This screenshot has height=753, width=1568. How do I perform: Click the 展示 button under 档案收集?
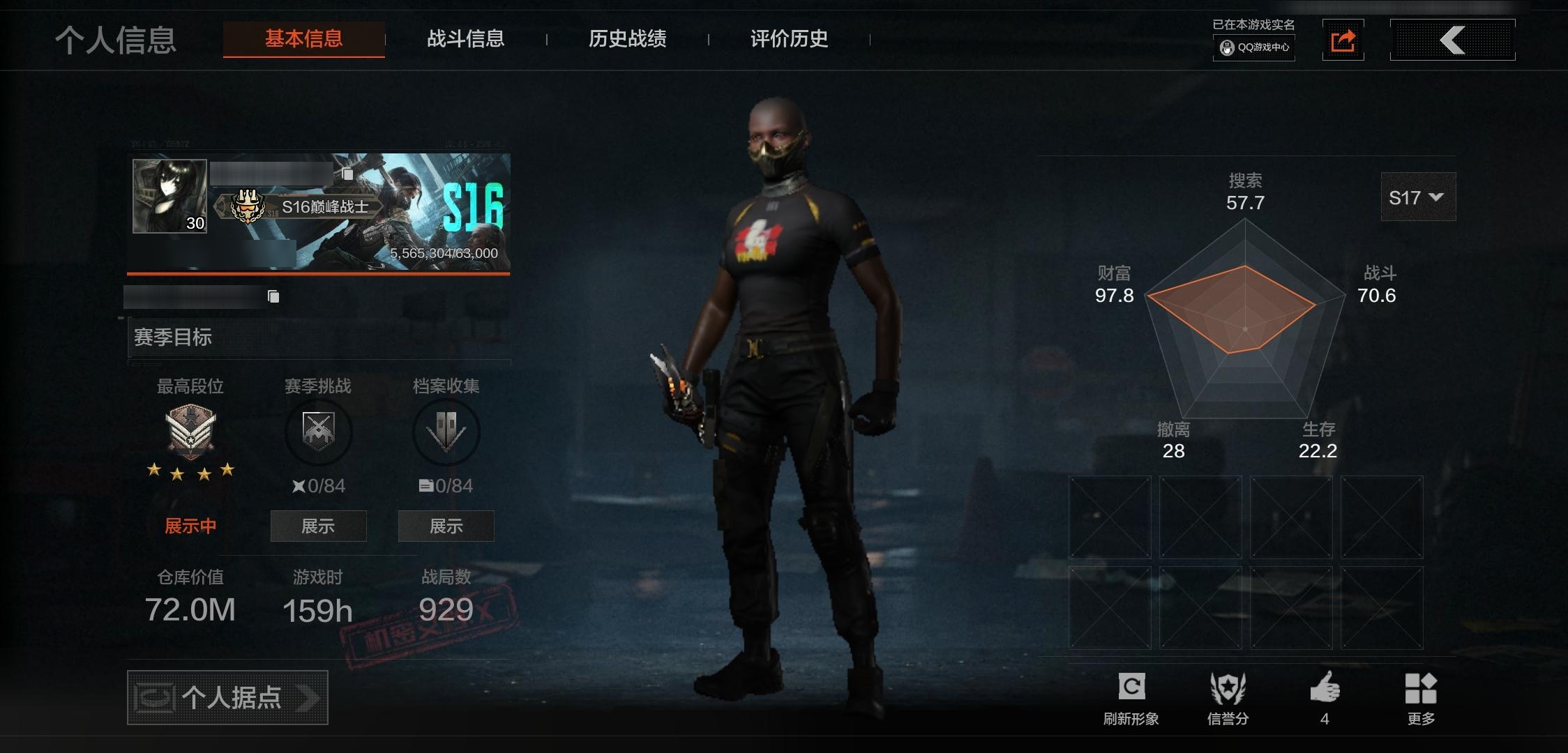445,526
